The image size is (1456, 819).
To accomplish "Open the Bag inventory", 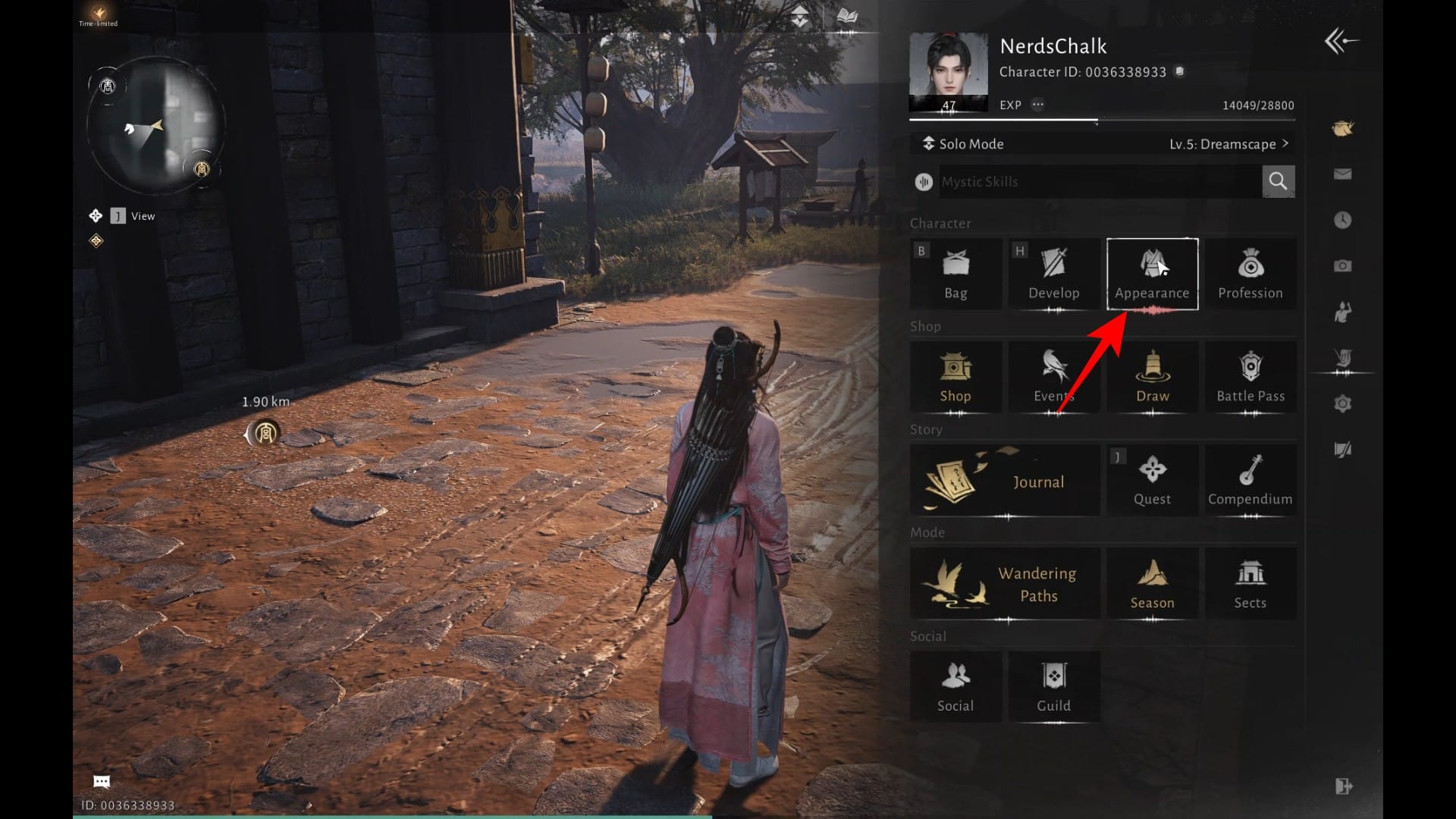I will (955, 274).
